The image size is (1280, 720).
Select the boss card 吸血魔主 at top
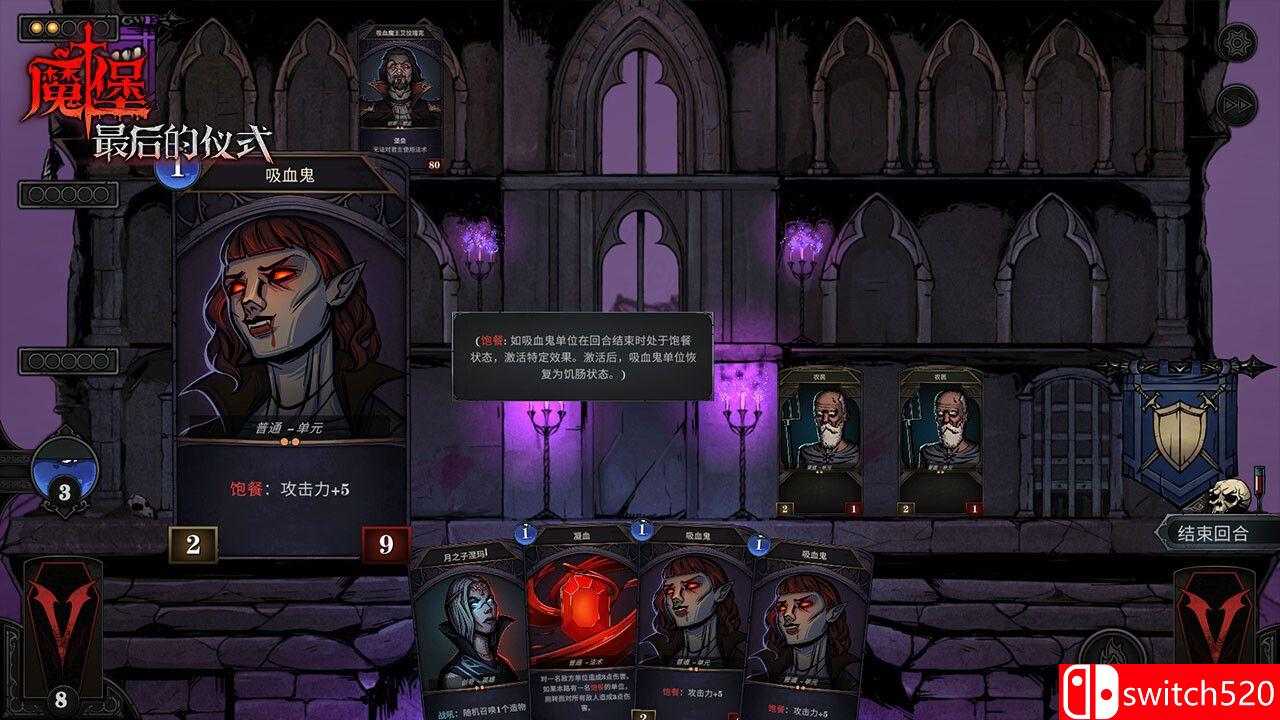coord(394,90)
